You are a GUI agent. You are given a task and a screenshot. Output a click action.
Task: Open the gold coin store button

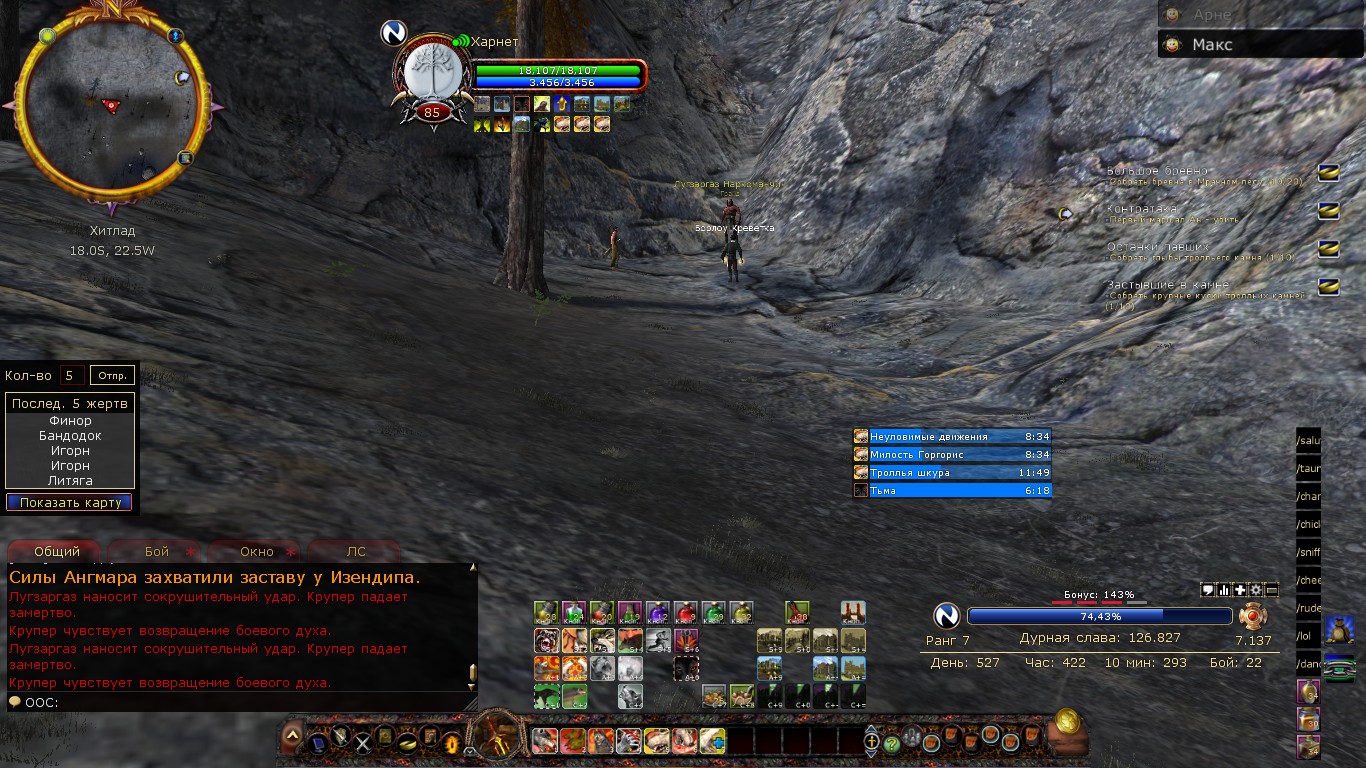point(1068,720)
